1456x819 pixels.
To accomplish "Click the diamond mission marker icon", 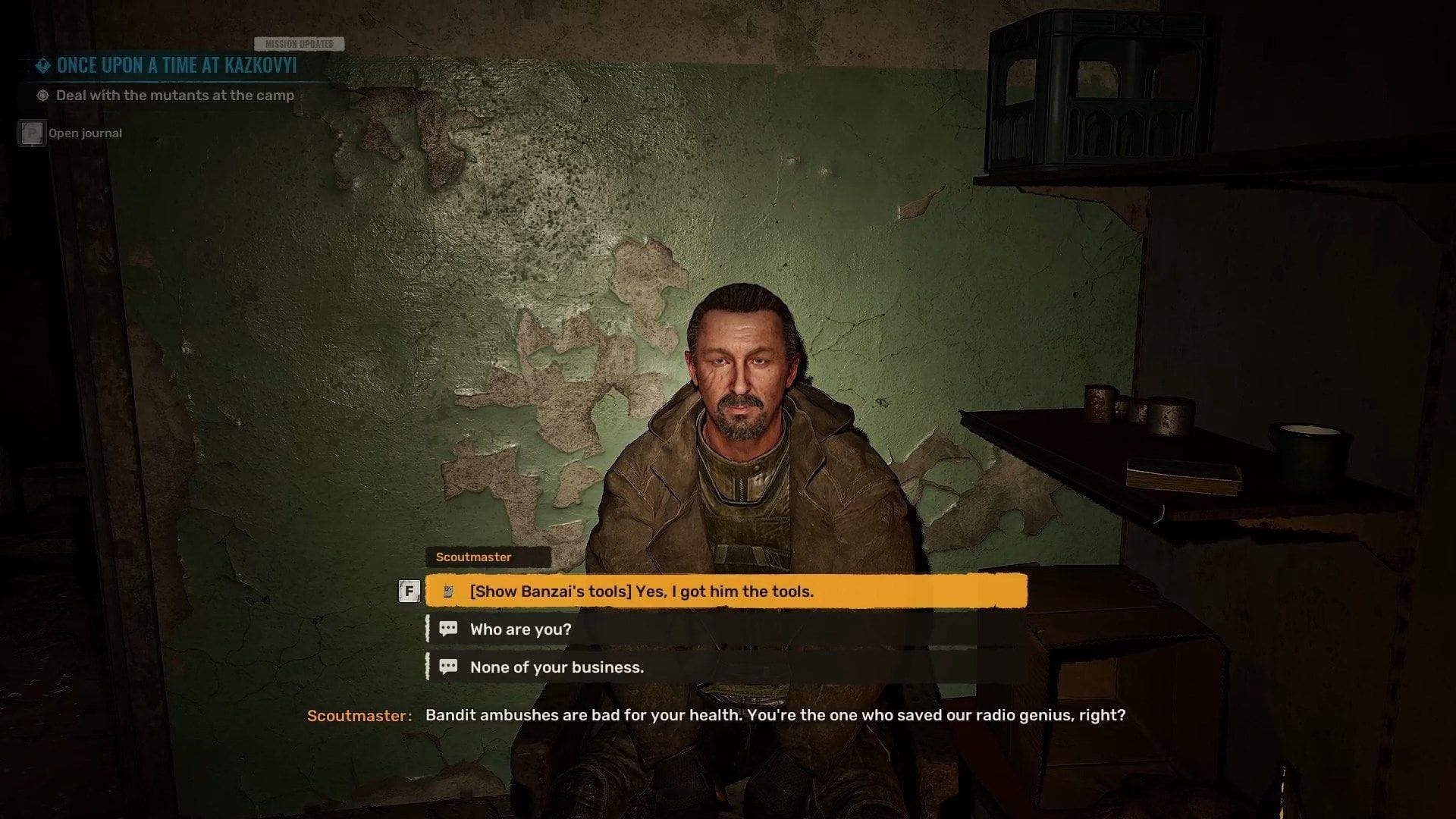I will 42,66.
